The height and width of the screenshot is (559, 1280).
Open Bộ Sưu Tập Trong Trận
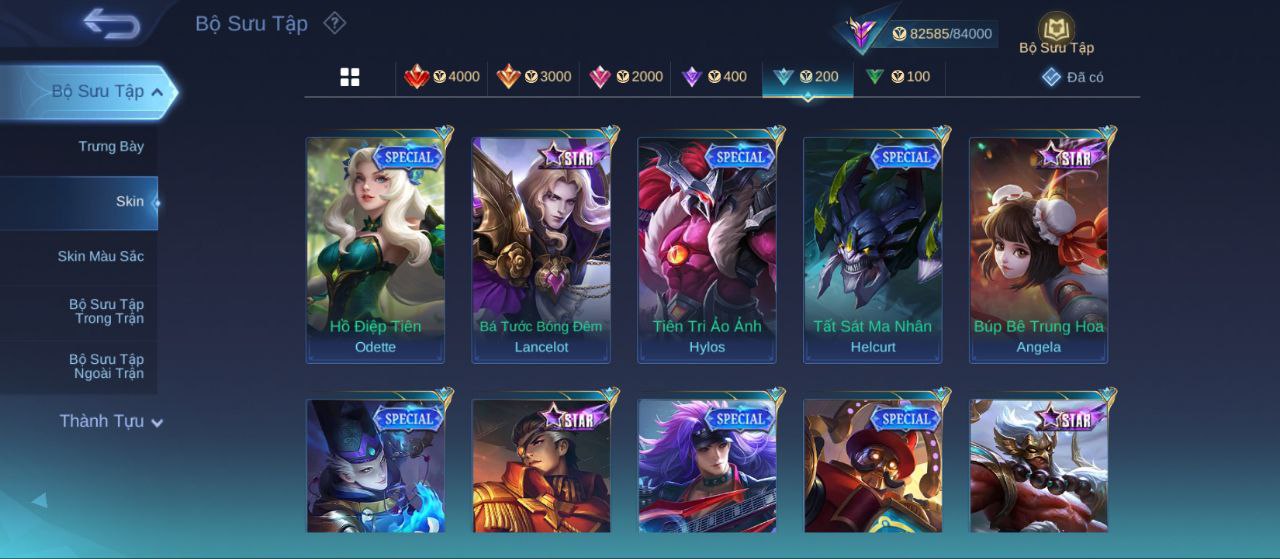coord(106,312)
